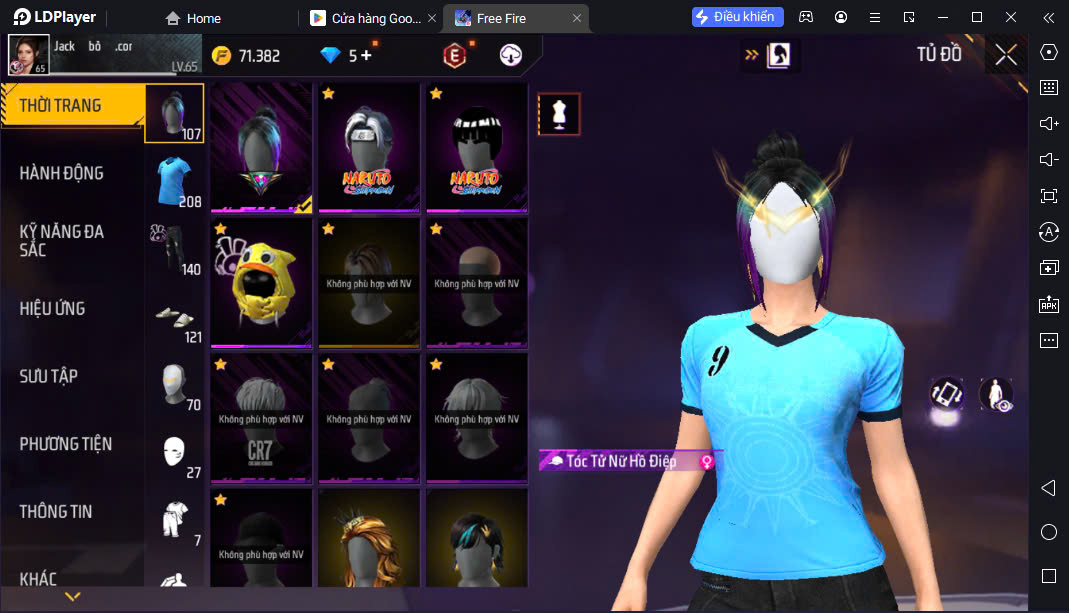Choose the white mask subcategory showing 27

(176, 452)
